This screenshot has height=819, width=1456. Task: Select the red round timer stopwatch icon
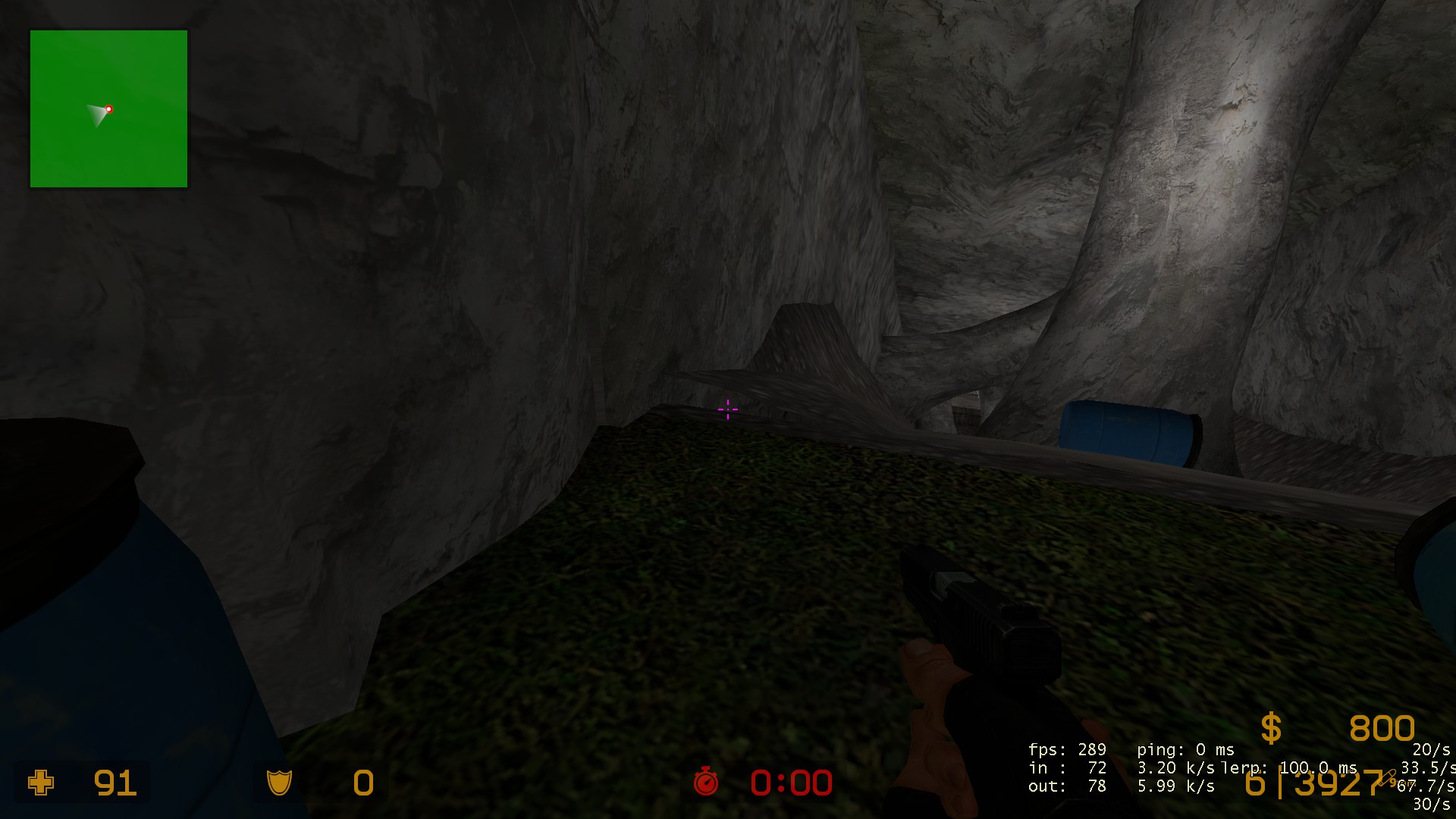coord(705,781)
